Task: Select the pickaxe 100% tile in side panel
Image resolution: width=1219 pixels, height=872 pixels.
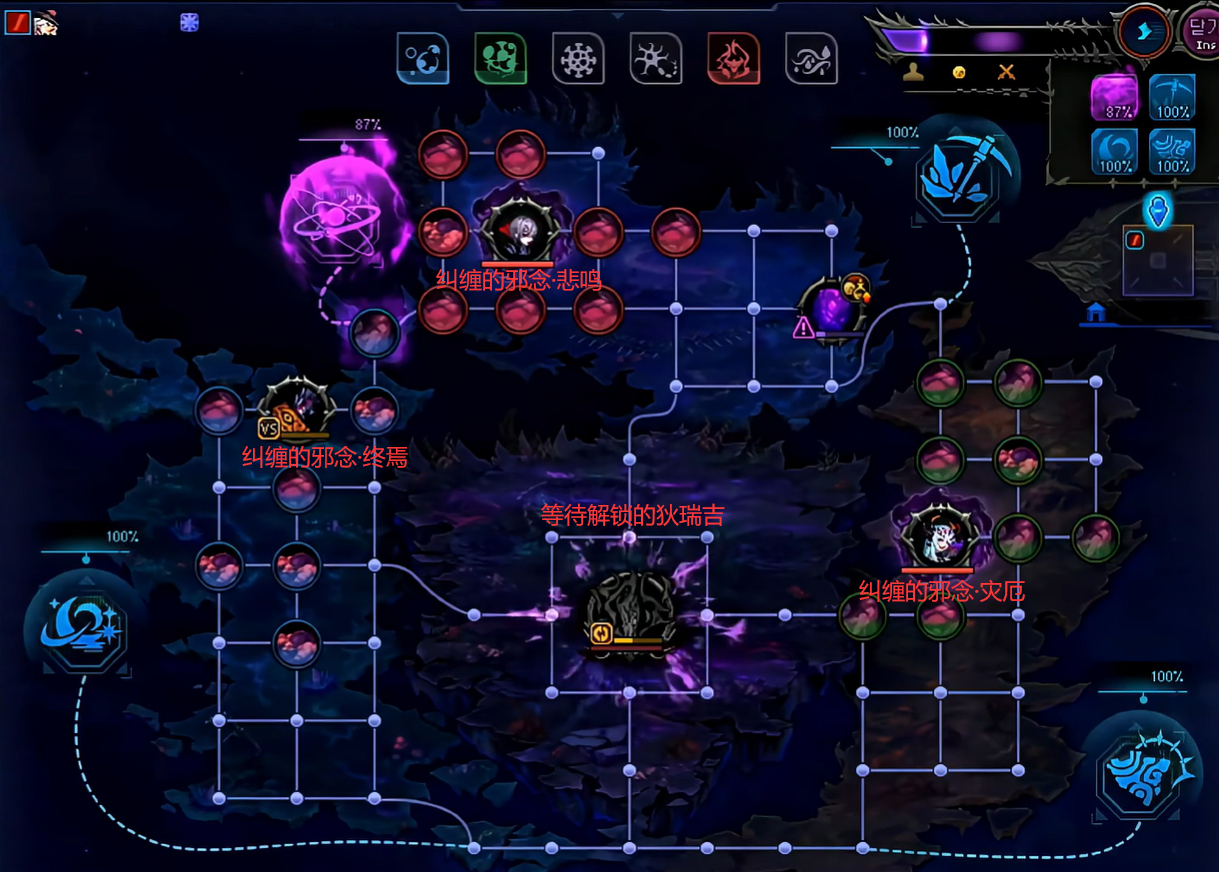Action: tap(1172, 98)
